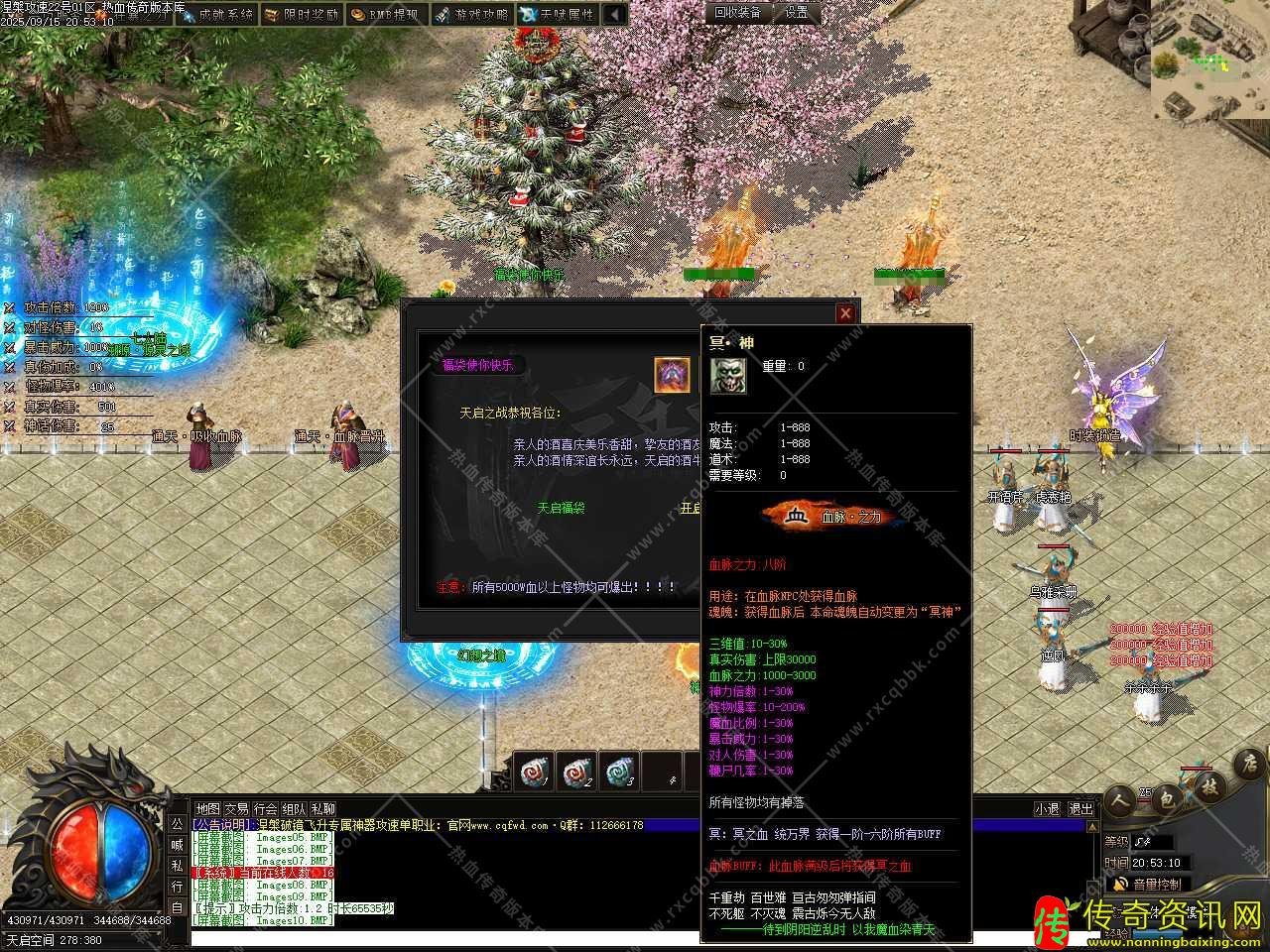Screen dimensions: 1270x952
Task: Click the 回收装备 recycle equipment button
Action: 738,12
